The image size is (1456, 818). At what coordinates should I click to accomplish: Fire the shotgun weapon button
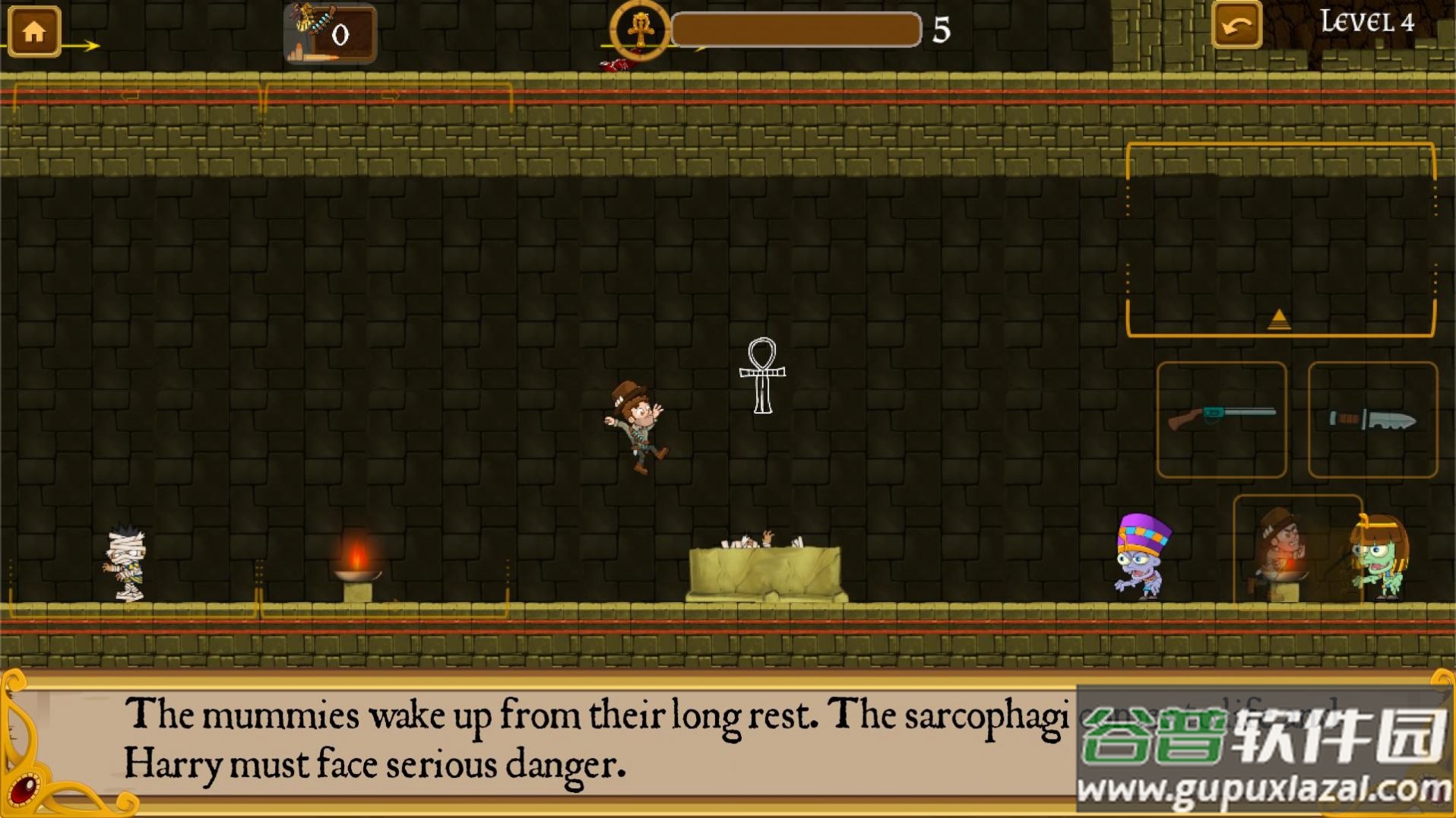coord(1221,419)
